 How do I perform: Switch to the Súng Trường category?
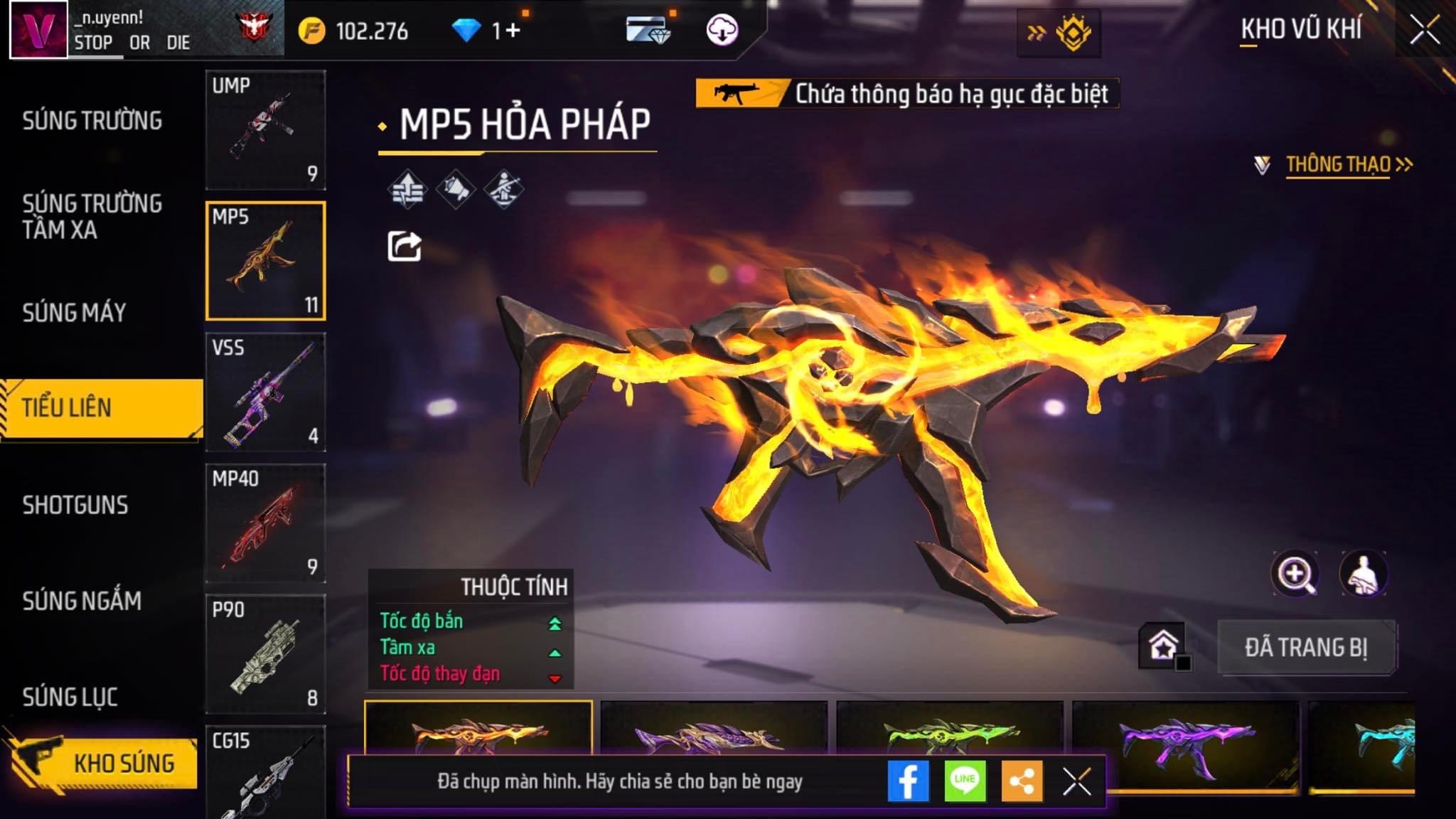pos(92,121)
